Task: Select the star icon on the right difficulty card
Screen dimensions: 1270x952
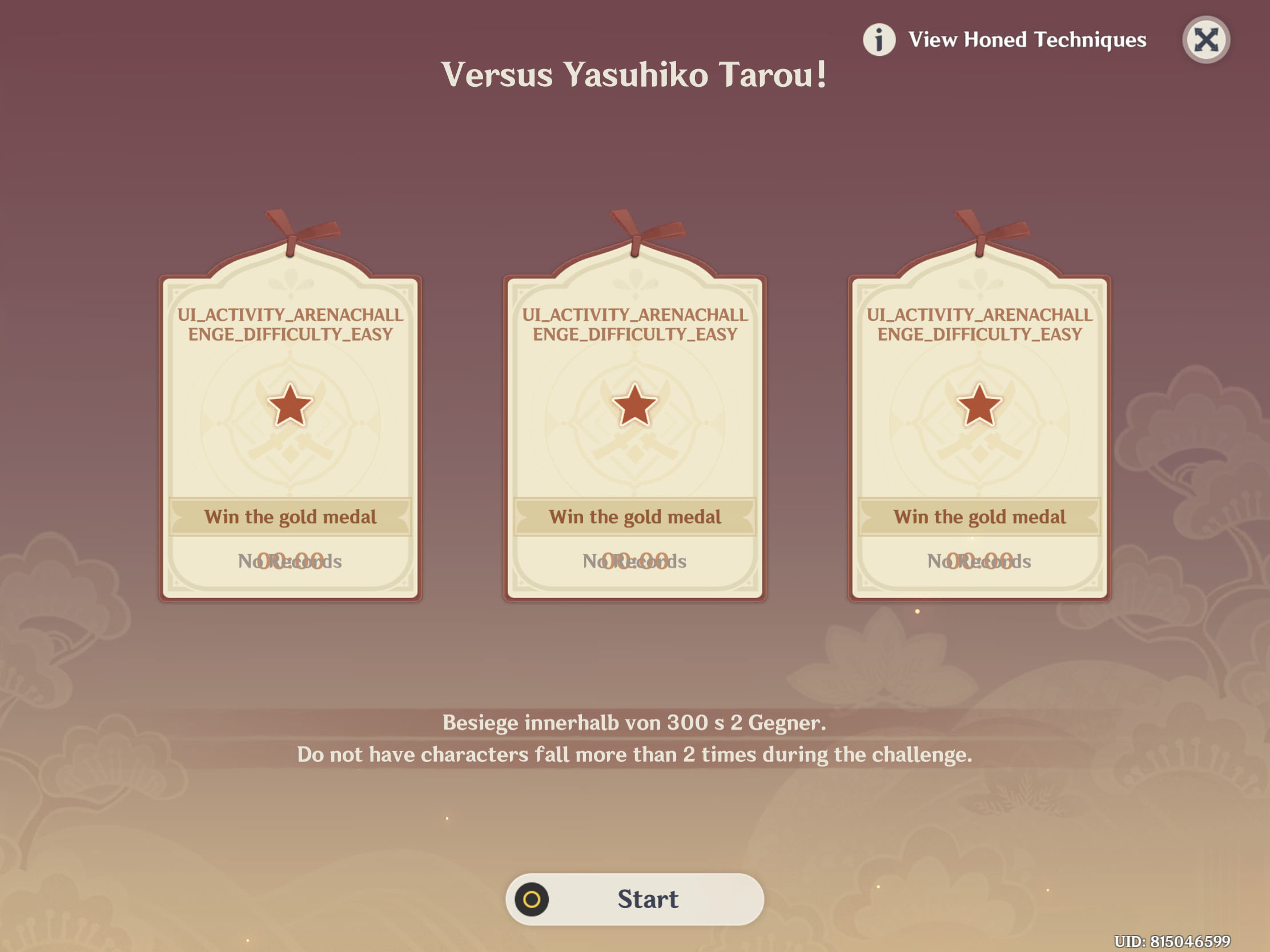Action: (x=978, y=406)
